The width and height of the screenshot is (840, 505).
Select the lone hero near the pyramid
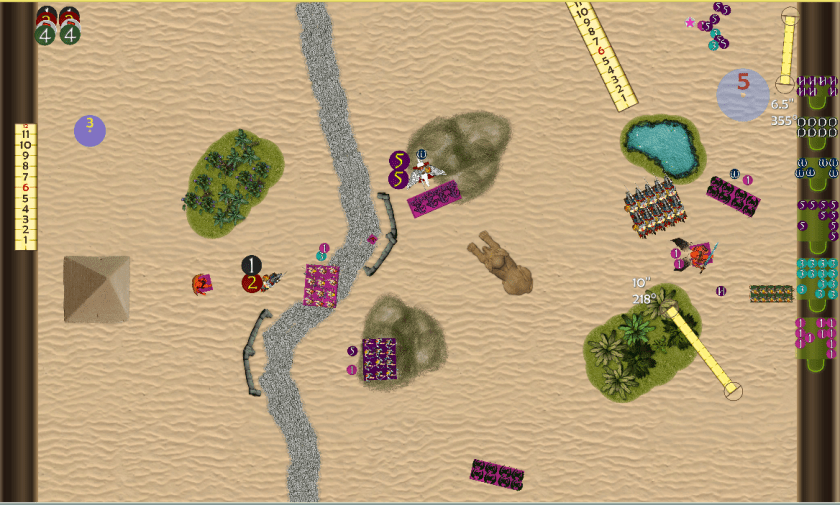point(201,285)
